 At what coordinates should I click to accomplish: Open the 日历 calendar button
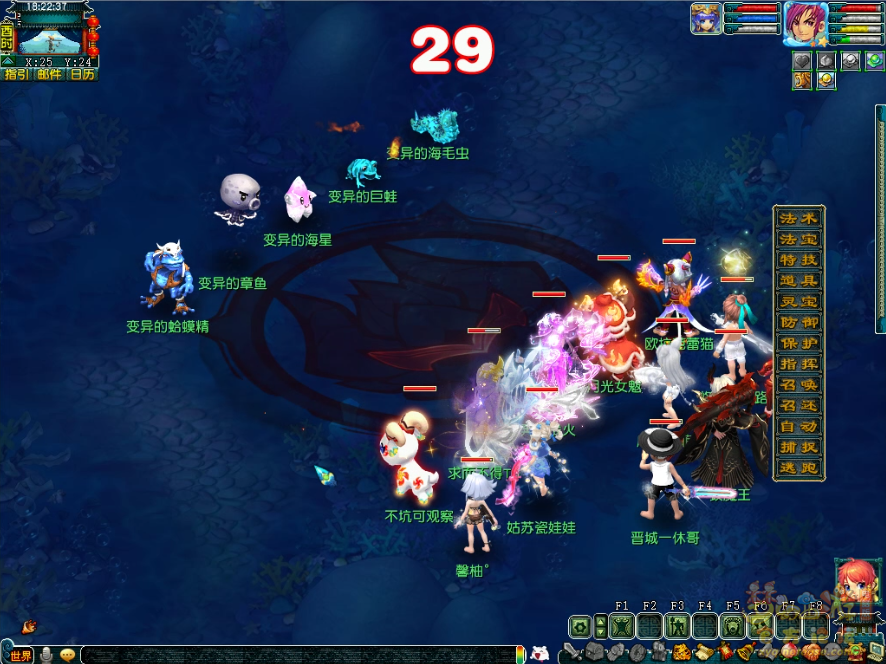tap(82, 74)
